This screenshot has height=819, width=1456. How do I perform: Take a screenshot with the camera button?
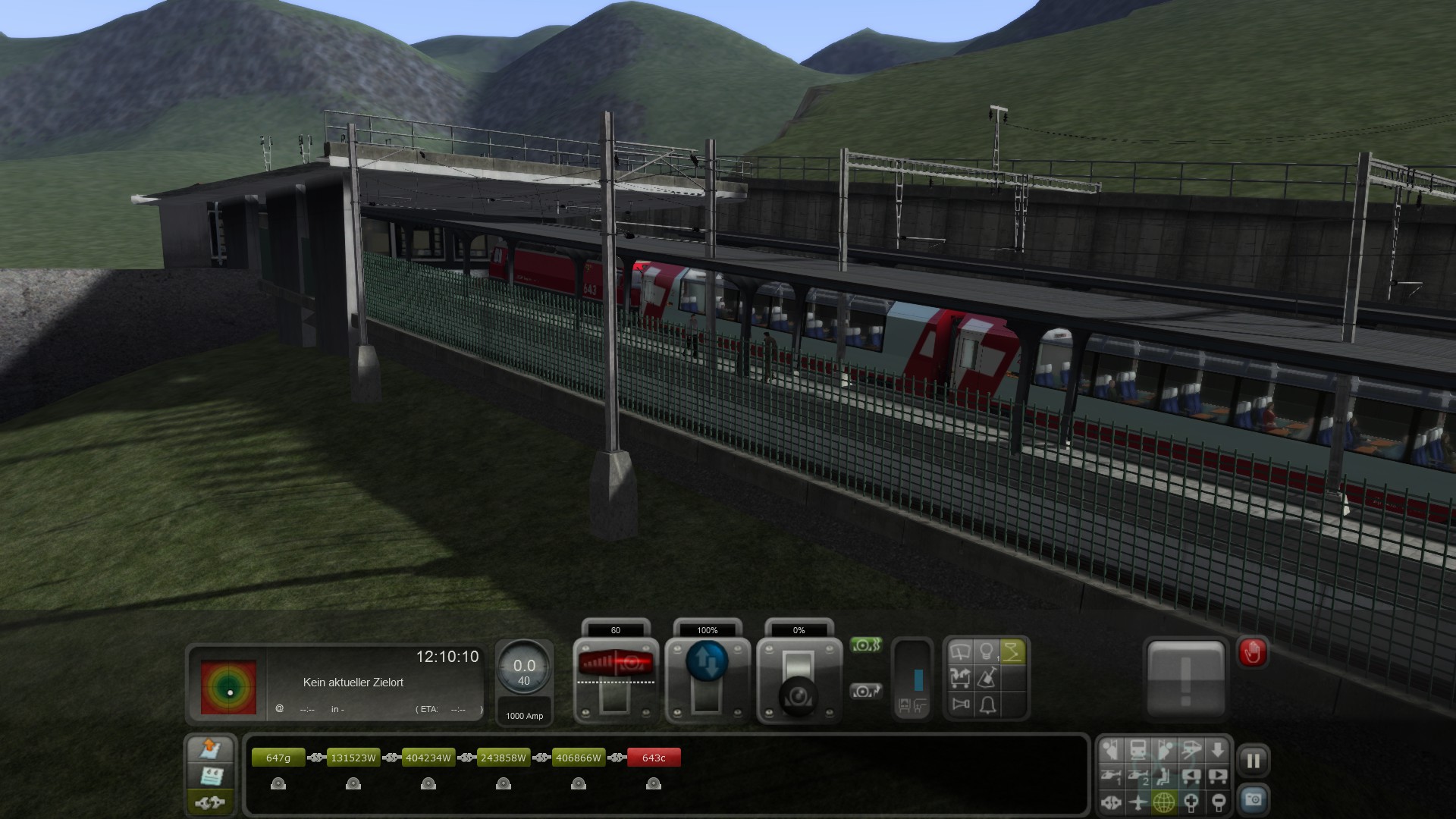pyautogui.click(x=1253, y=800)
